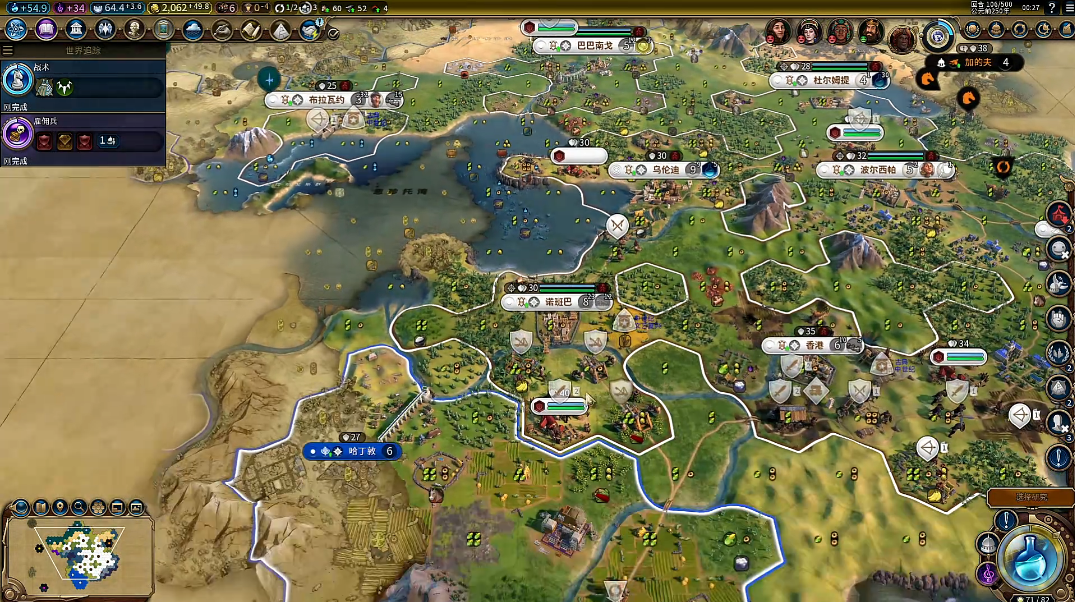Click the minimap
The height and width of the screenshot is (602, 1075).
point(80,551)
